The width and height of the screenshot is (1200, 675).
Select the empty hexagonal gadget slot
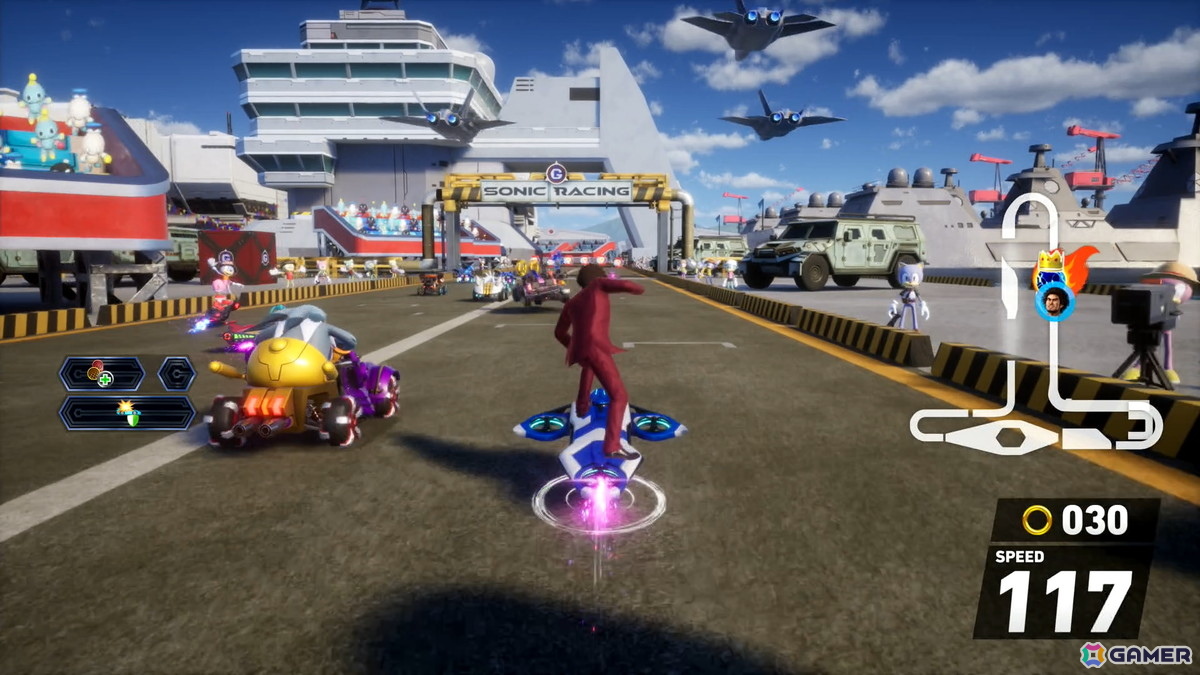[x=177, y=374]
